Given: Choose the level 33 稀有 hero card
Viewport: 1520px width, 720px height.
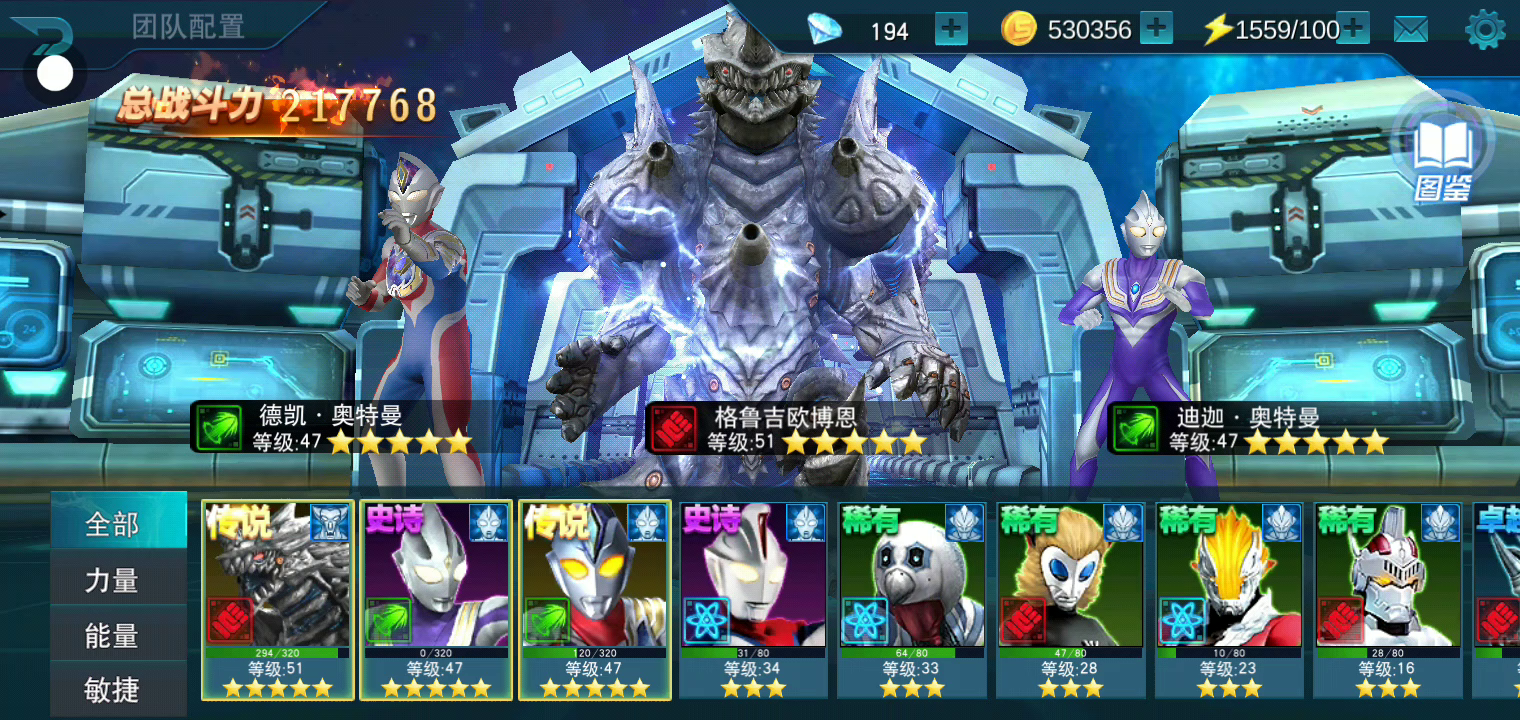Looking at the screenshot, I should 912,599.
